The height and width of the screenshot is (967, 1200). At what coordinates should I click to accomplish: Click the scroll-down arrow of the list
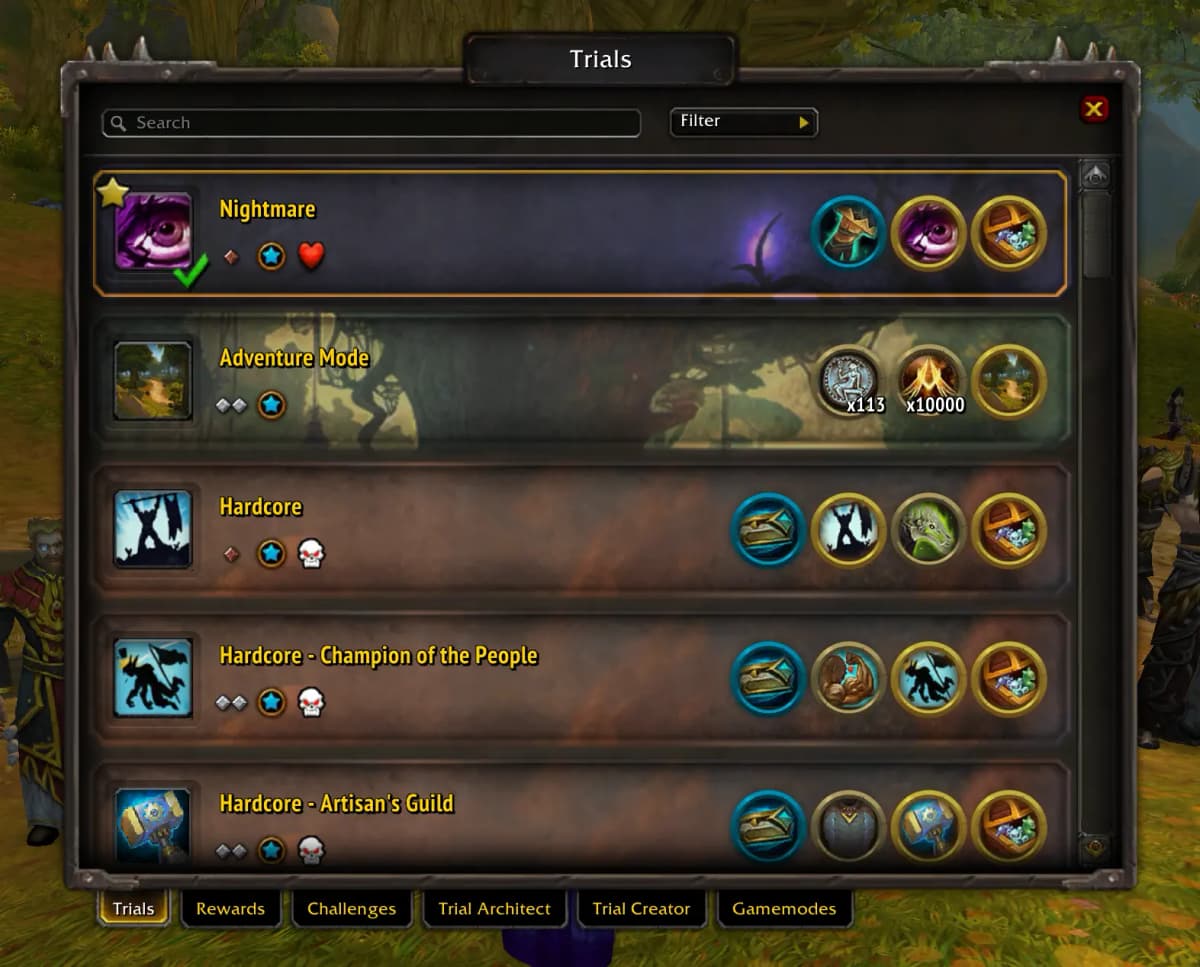(1096, 848)
